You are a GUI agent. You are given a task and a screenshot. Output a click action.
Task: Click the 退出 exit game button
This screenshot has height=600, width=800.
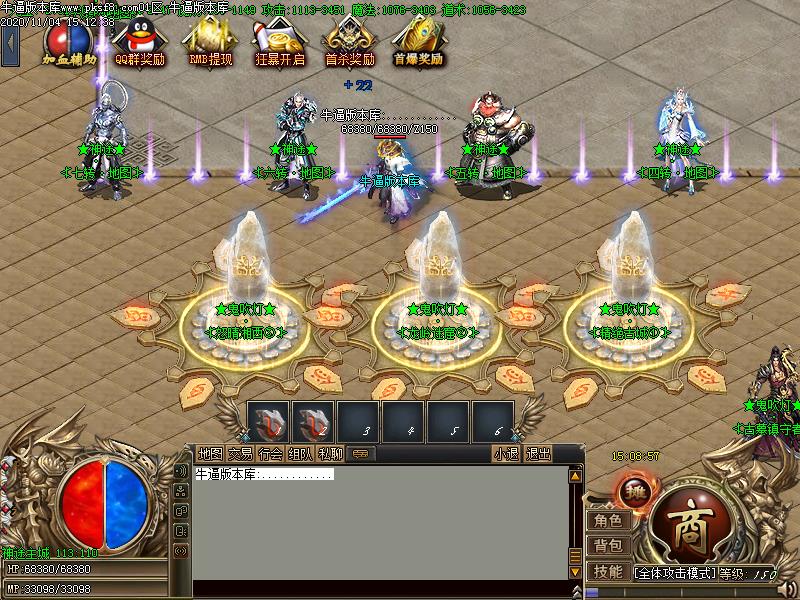coord(538,453)
